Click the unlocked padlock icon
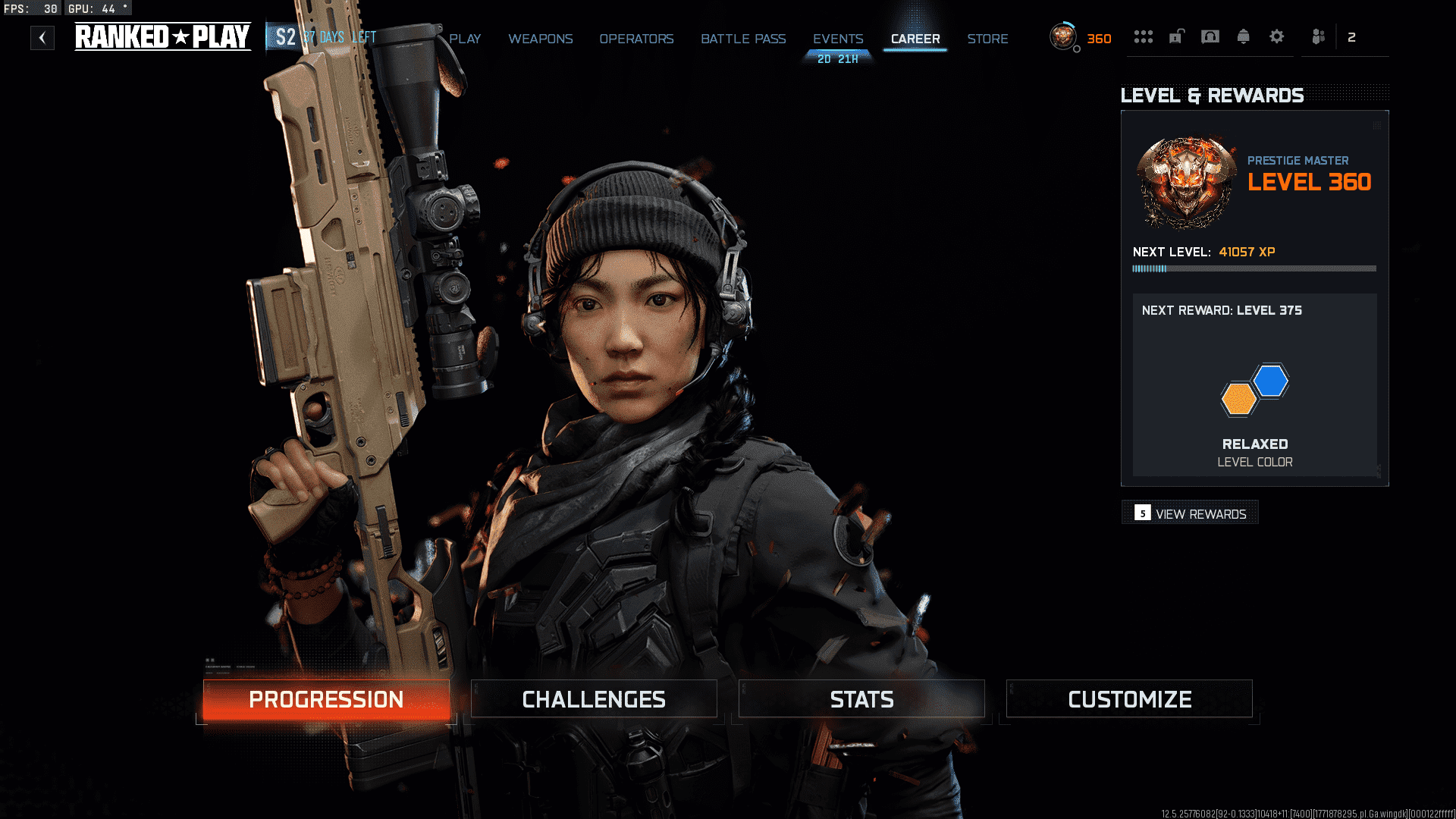 tap(1176, 36)
